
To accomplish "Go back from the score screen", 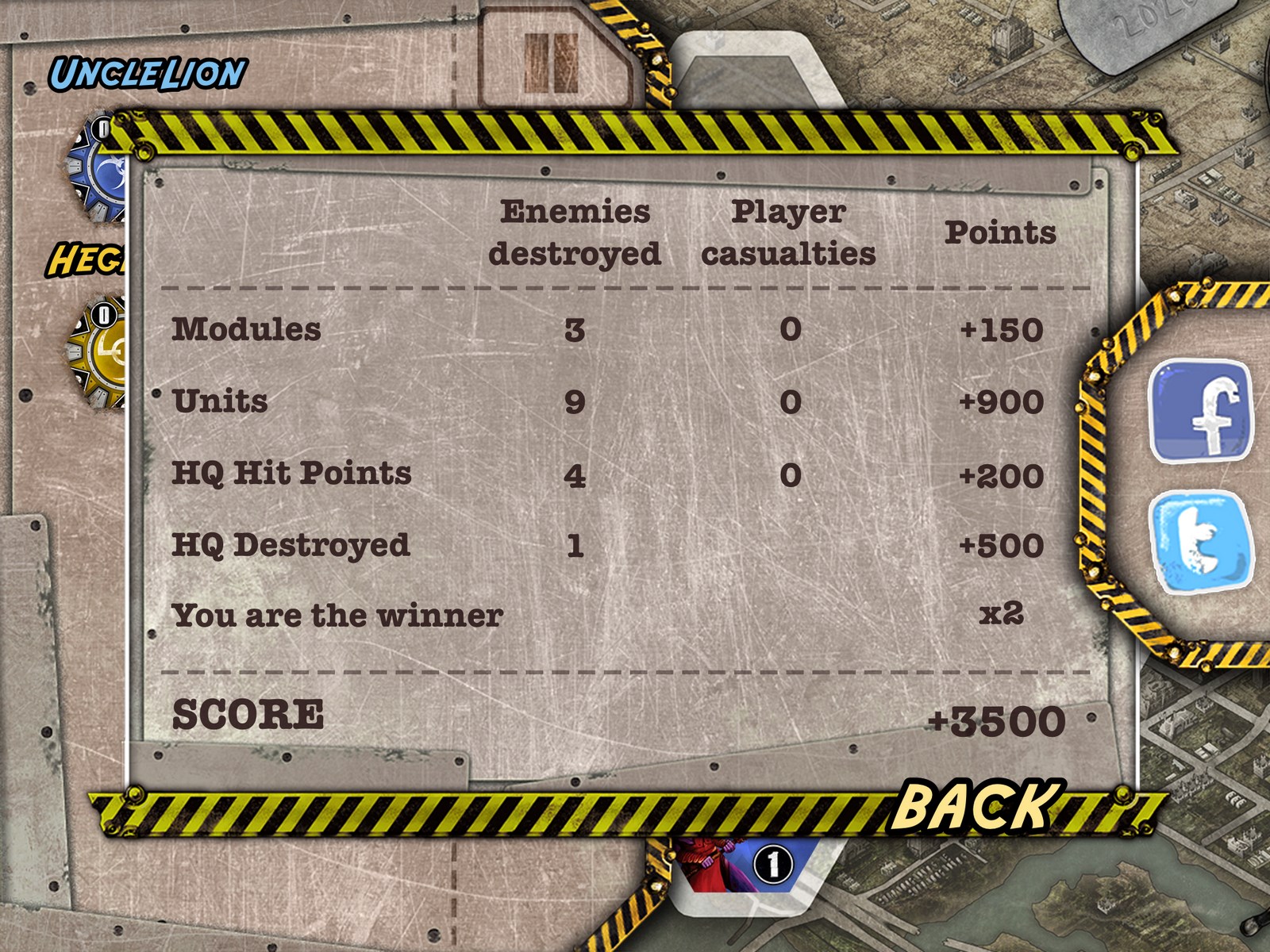I will pyautogui.click(x=977, y=805).
